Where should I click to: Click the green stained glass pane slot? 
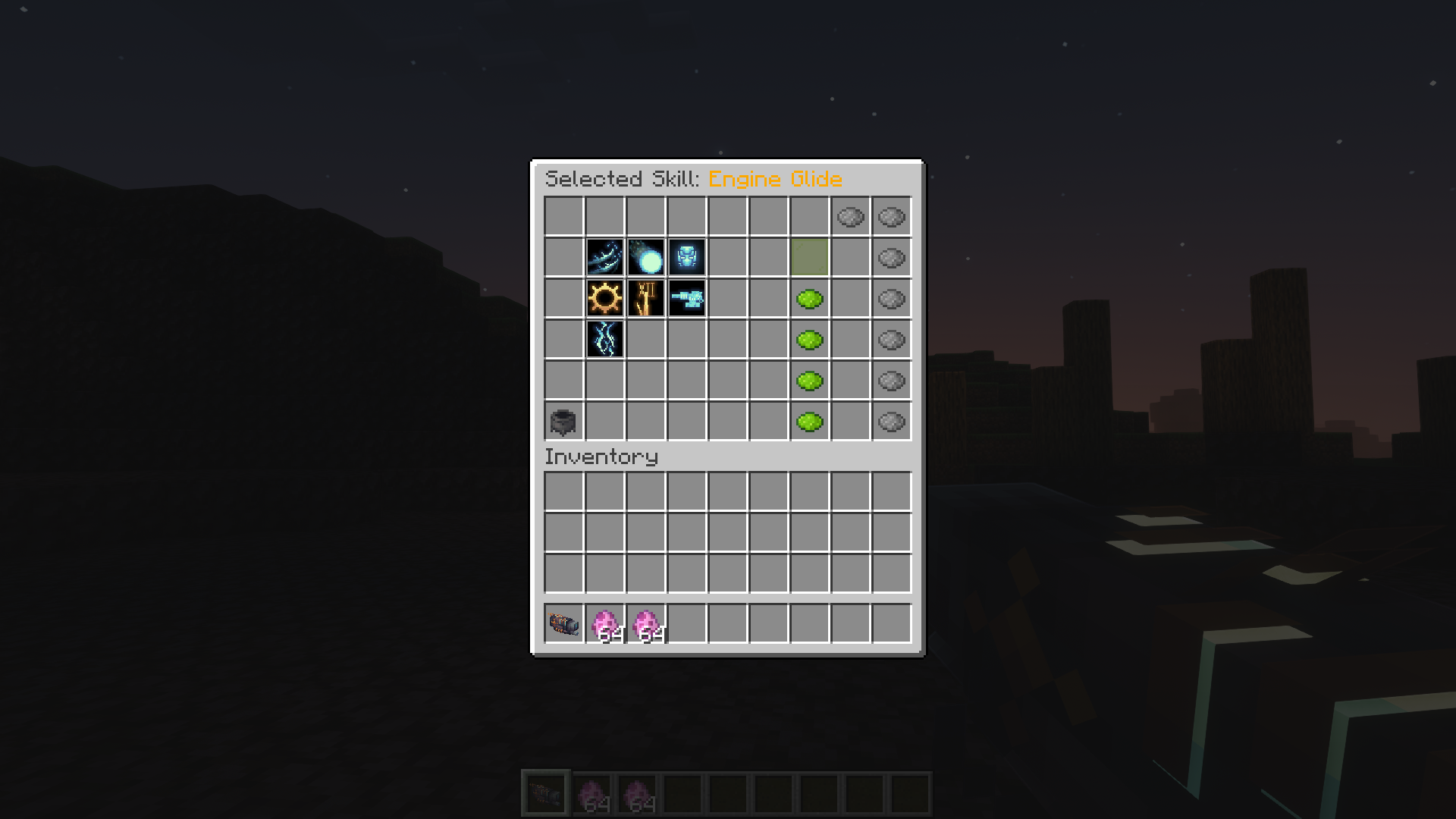(810, 258)
